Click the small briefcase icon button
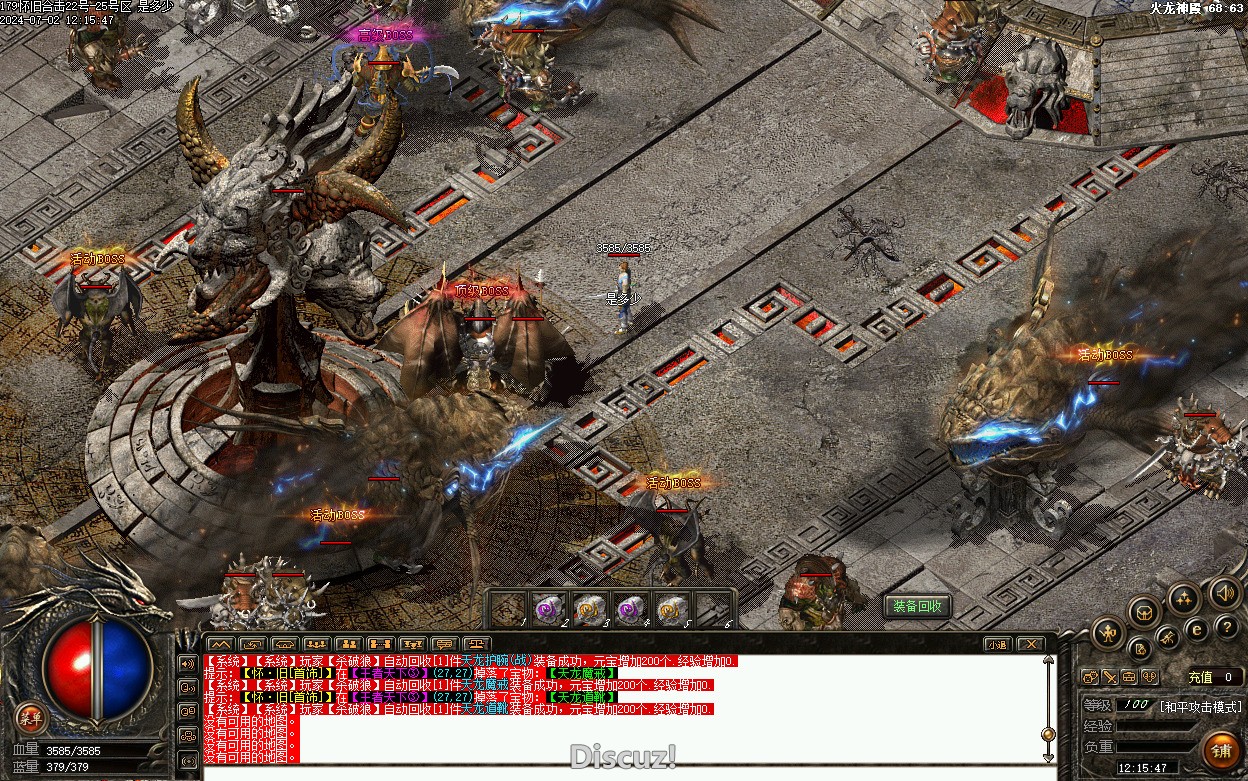The height and width of the screenshot is (781, 1248). [x=1128, y=677]
